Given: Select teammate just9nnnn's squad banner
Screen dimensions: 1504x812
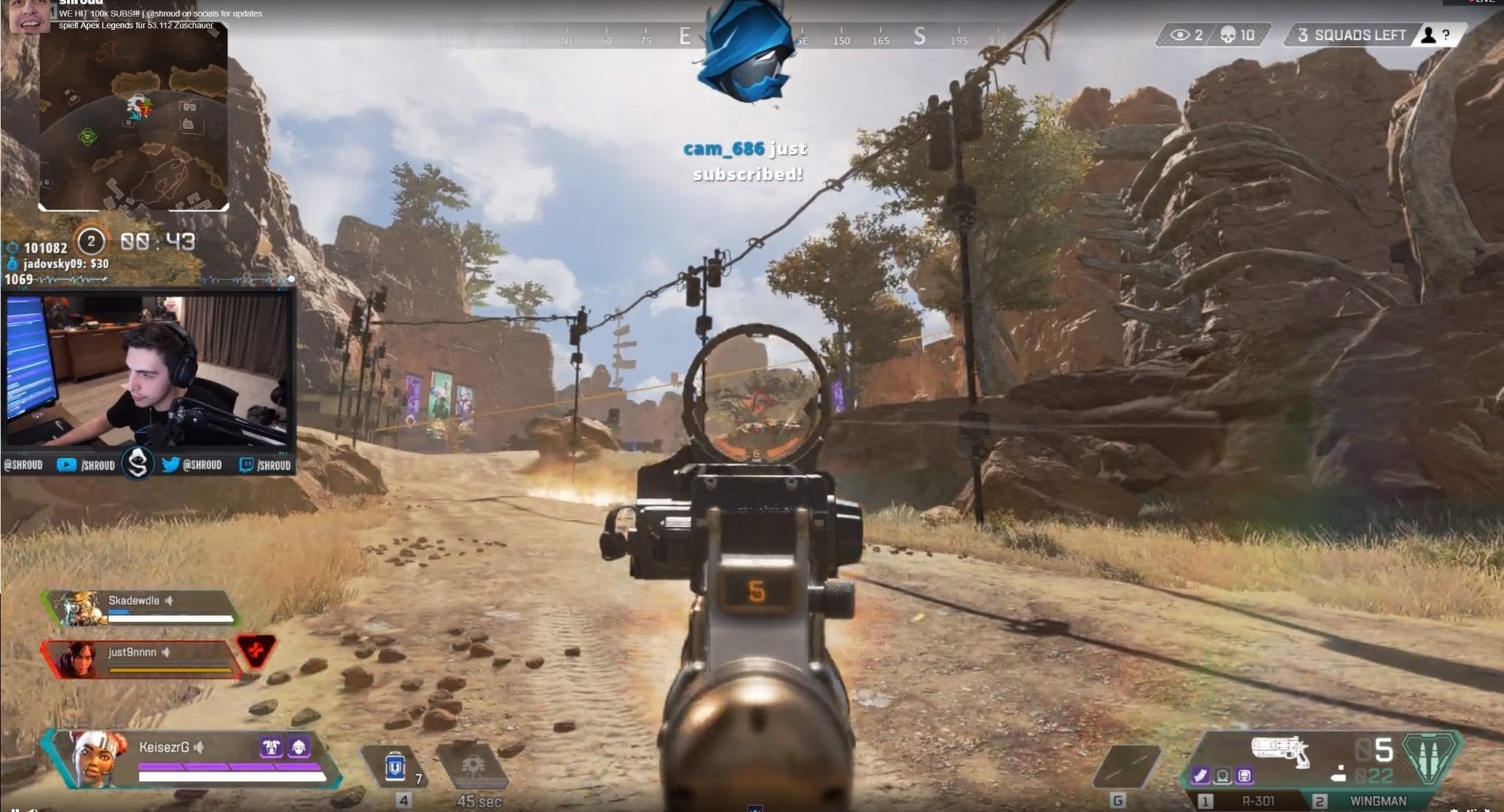Looking at the screenshot, I should point(141,658).
